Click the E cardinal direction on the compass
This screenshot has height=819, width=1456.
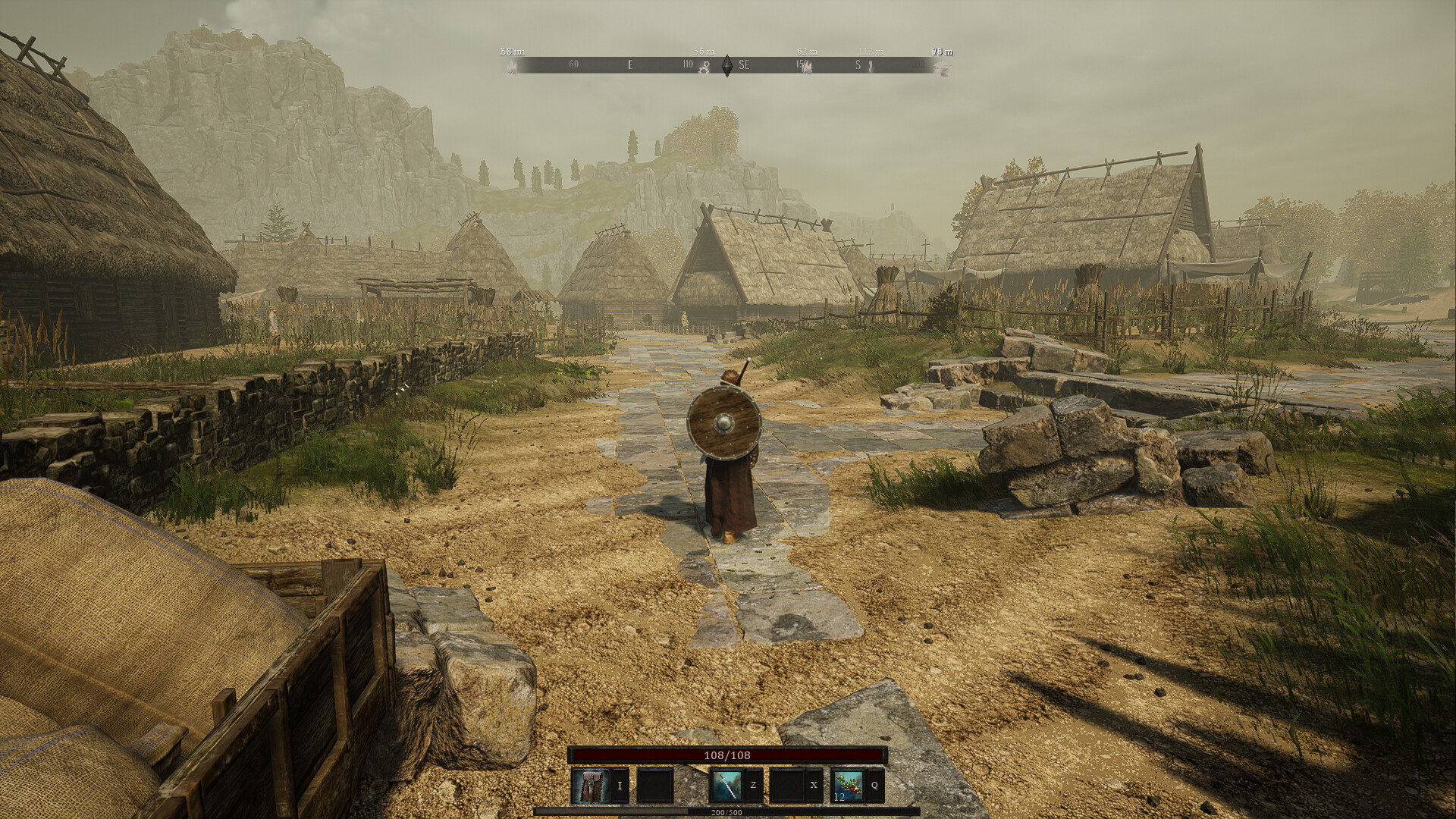click(x=629, y=64)
